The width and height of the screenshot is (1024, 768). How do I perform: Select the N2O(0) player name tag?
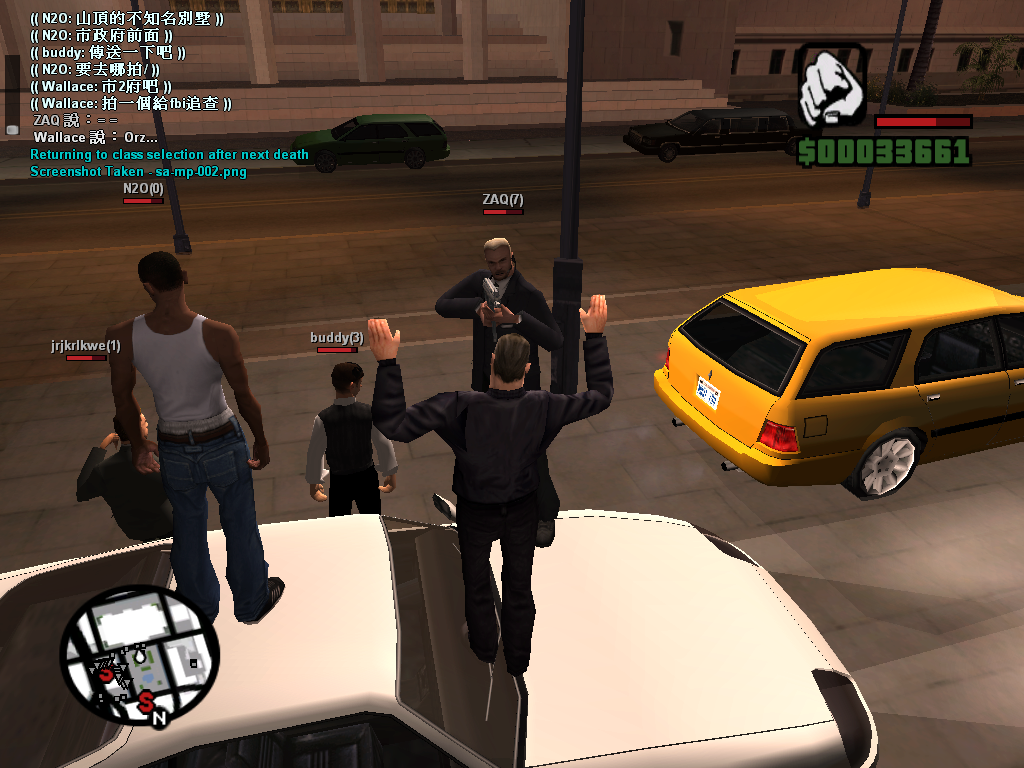pyautogui.click(x=143, y=188)
